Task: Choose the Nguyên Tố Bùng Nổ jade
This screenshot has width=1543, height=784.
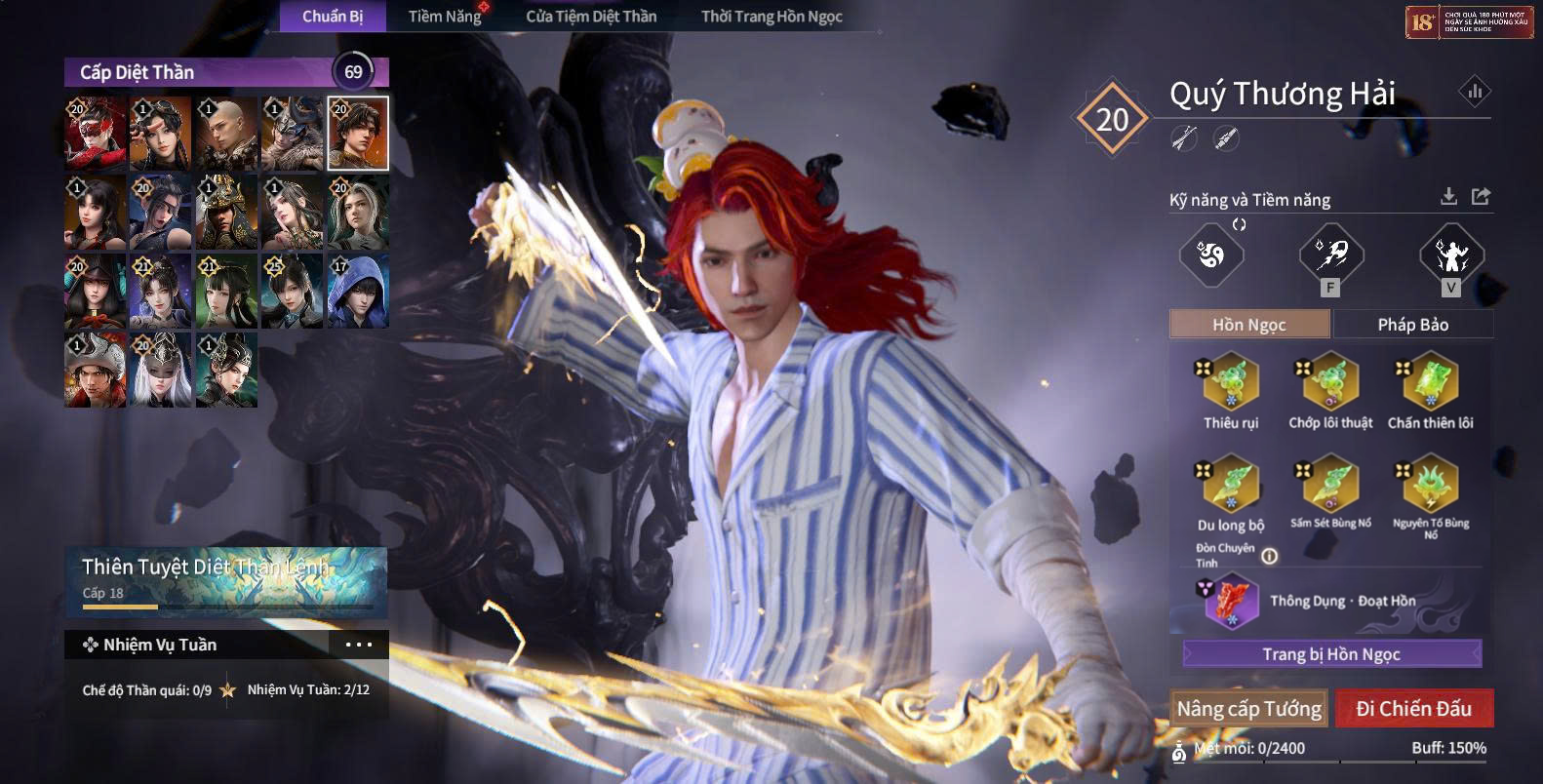Action: (1430, 484)
